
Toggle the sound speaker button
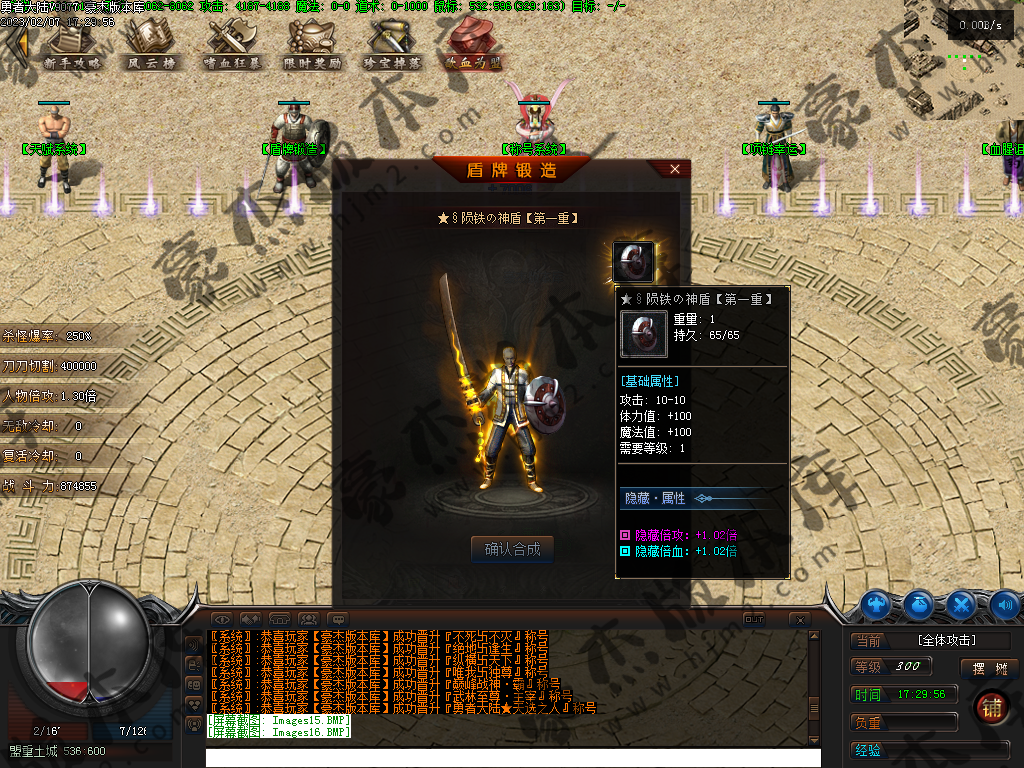tap(1005, 604)
